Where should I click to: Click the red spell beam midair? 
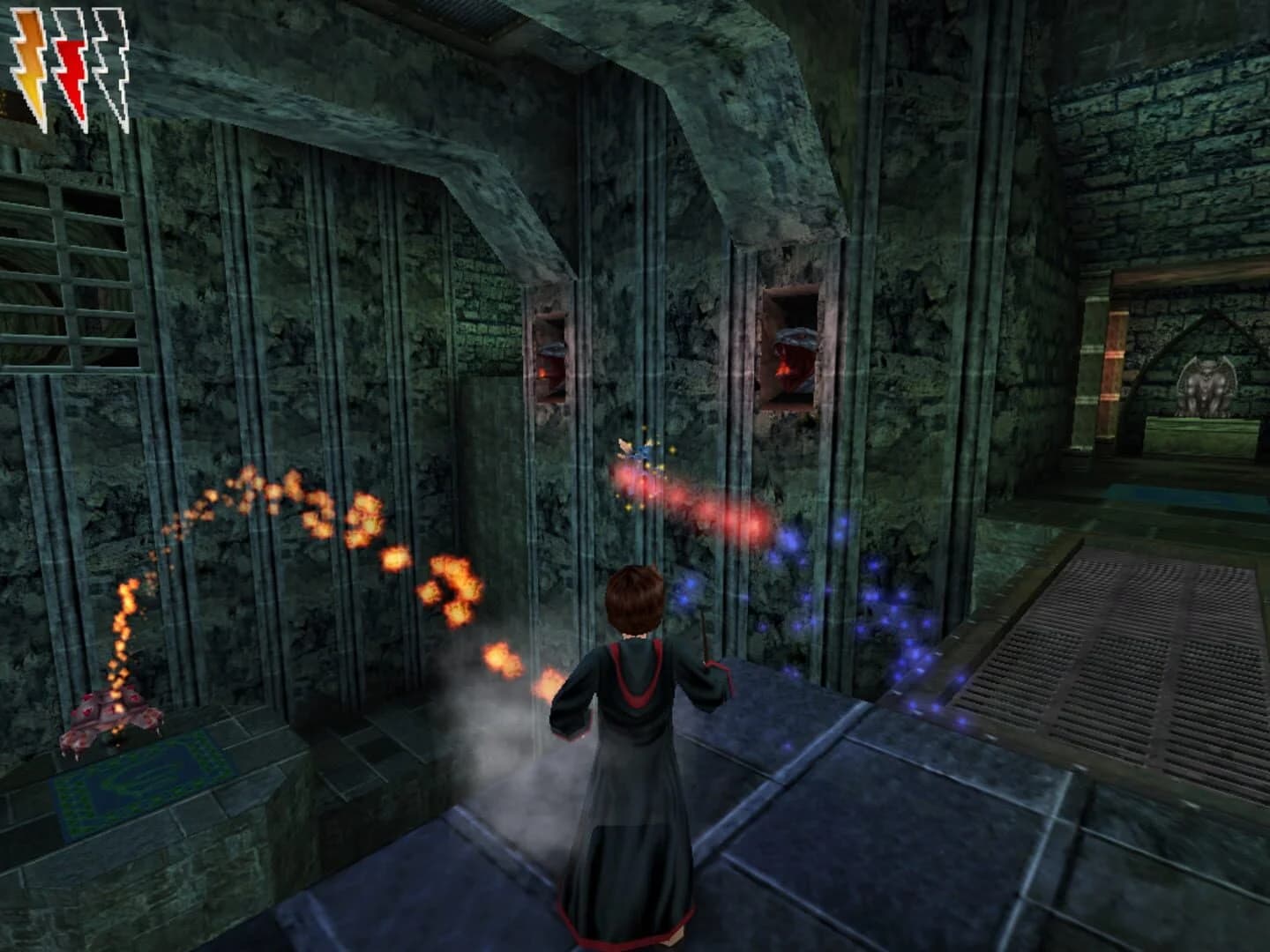coord(697,498)
